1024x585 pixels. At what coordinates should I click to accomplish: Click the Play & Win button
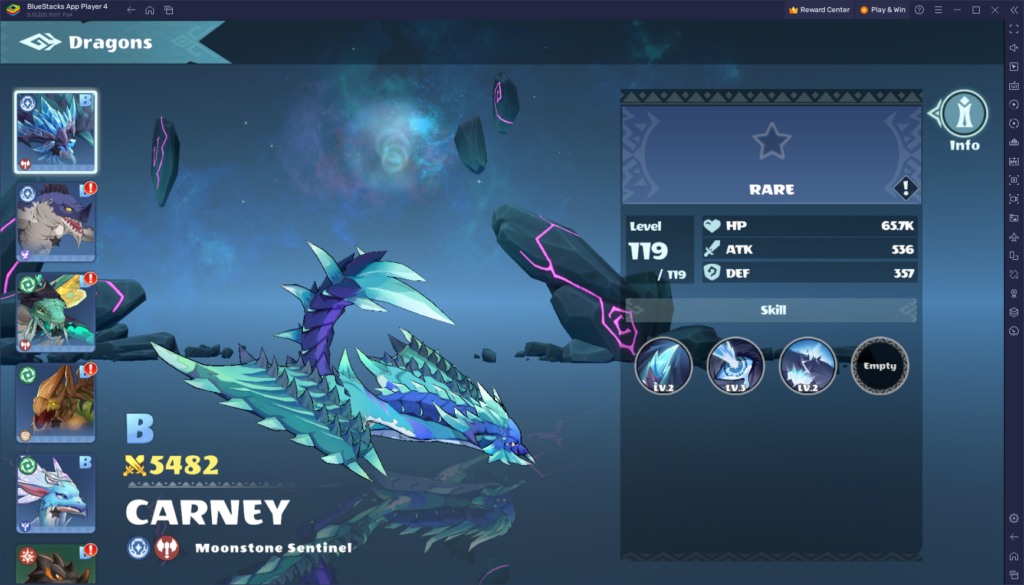click(881, 10)
